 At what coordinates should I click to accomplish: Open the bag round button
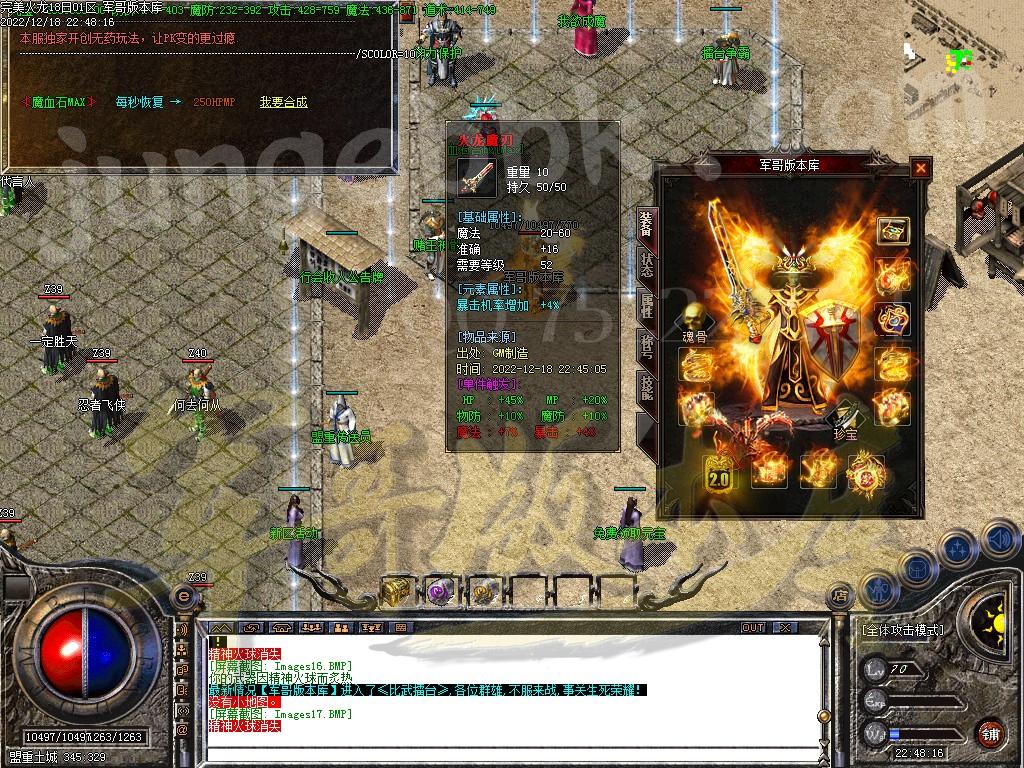pos(918,567)
